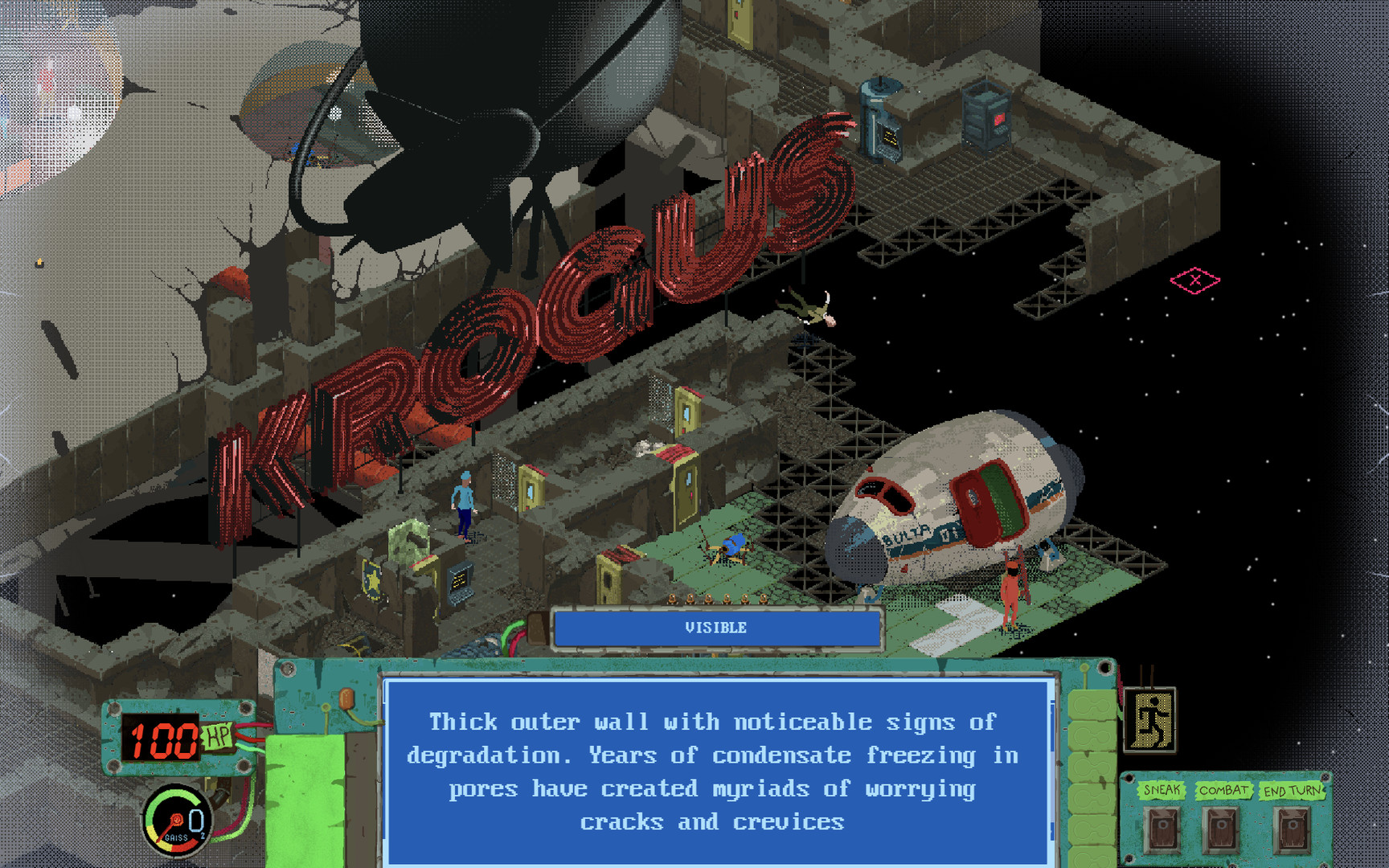Click the leftmost orange bulb above the VISIBLE bar
The height and width of the screenshot is (868, 1389).
(x=672, y=598)
